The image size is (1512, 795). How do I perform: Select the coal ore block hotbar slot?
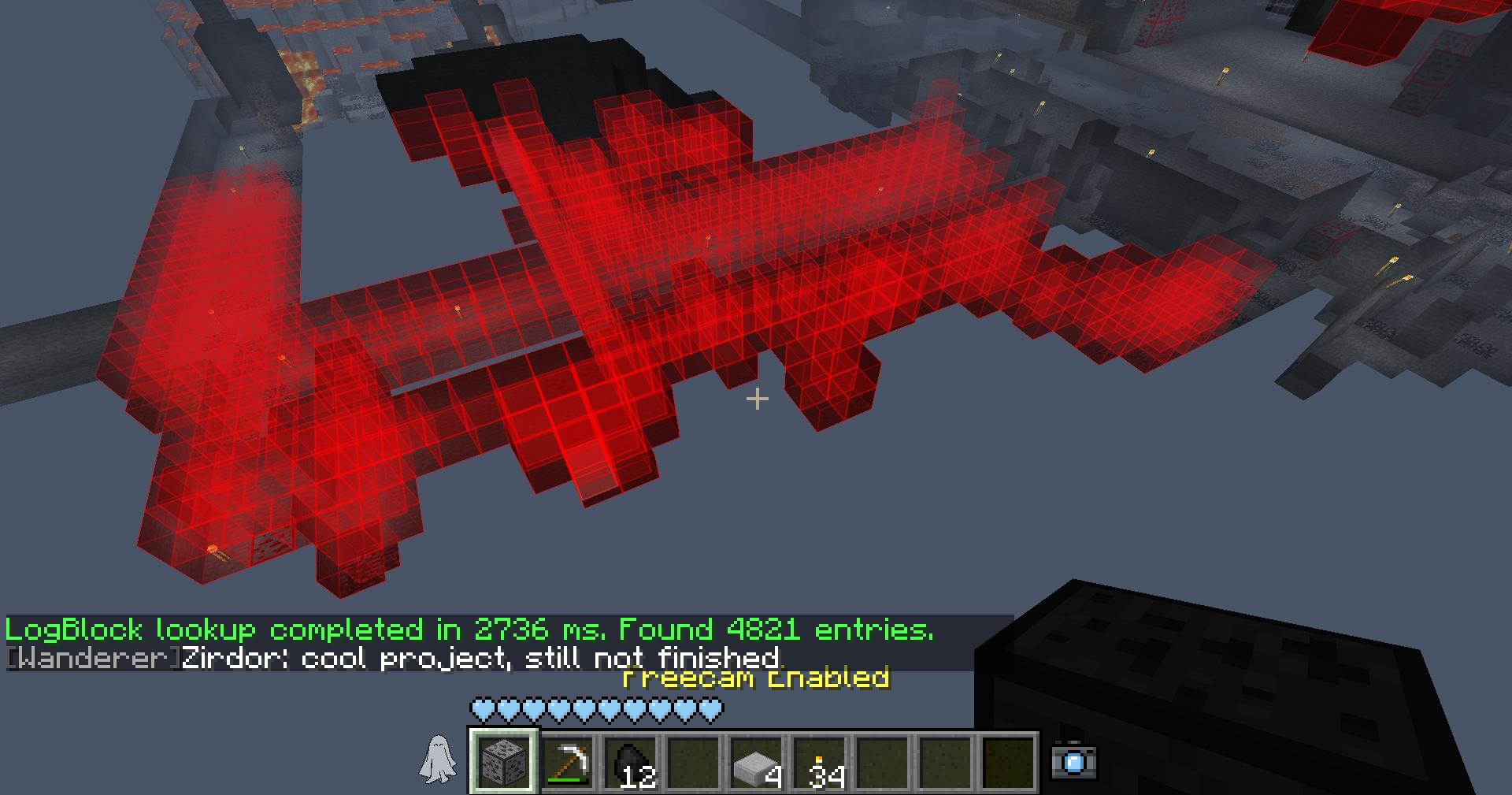[504, 761]
